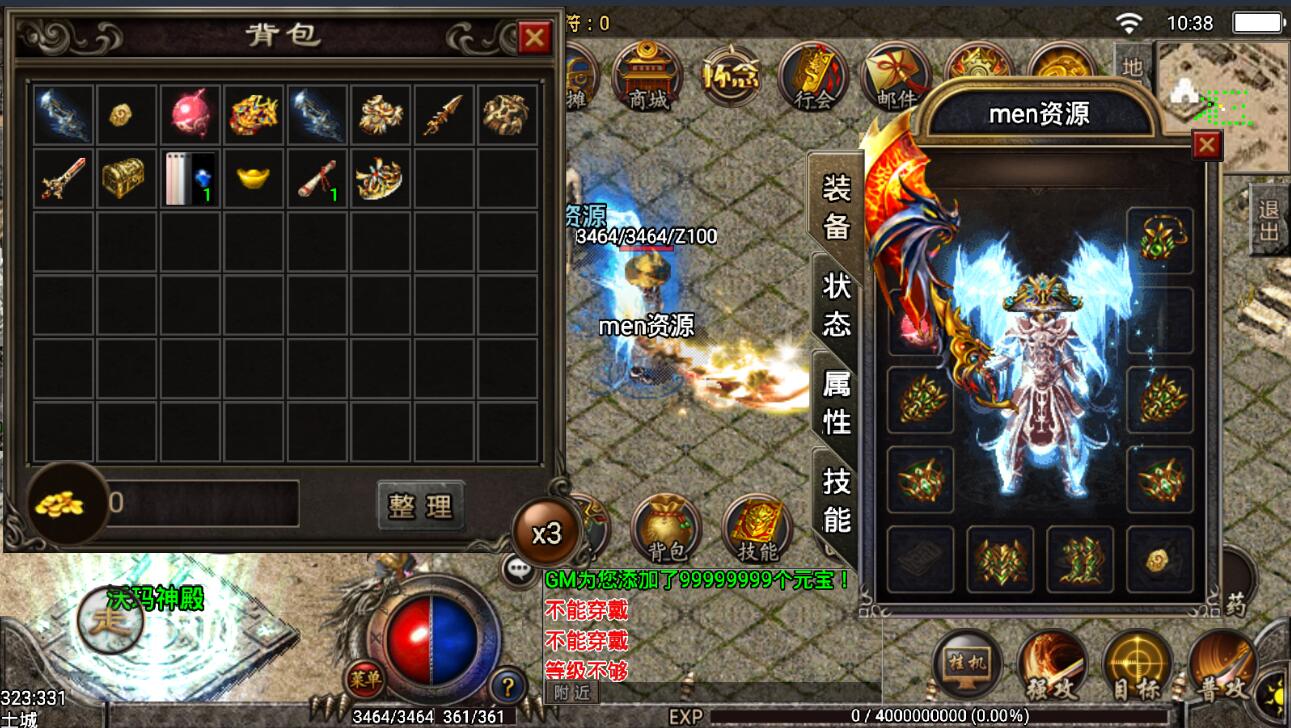1291x728 pixels.
Task: Pick the gold ingot item slot
Action: coord(255,179)
